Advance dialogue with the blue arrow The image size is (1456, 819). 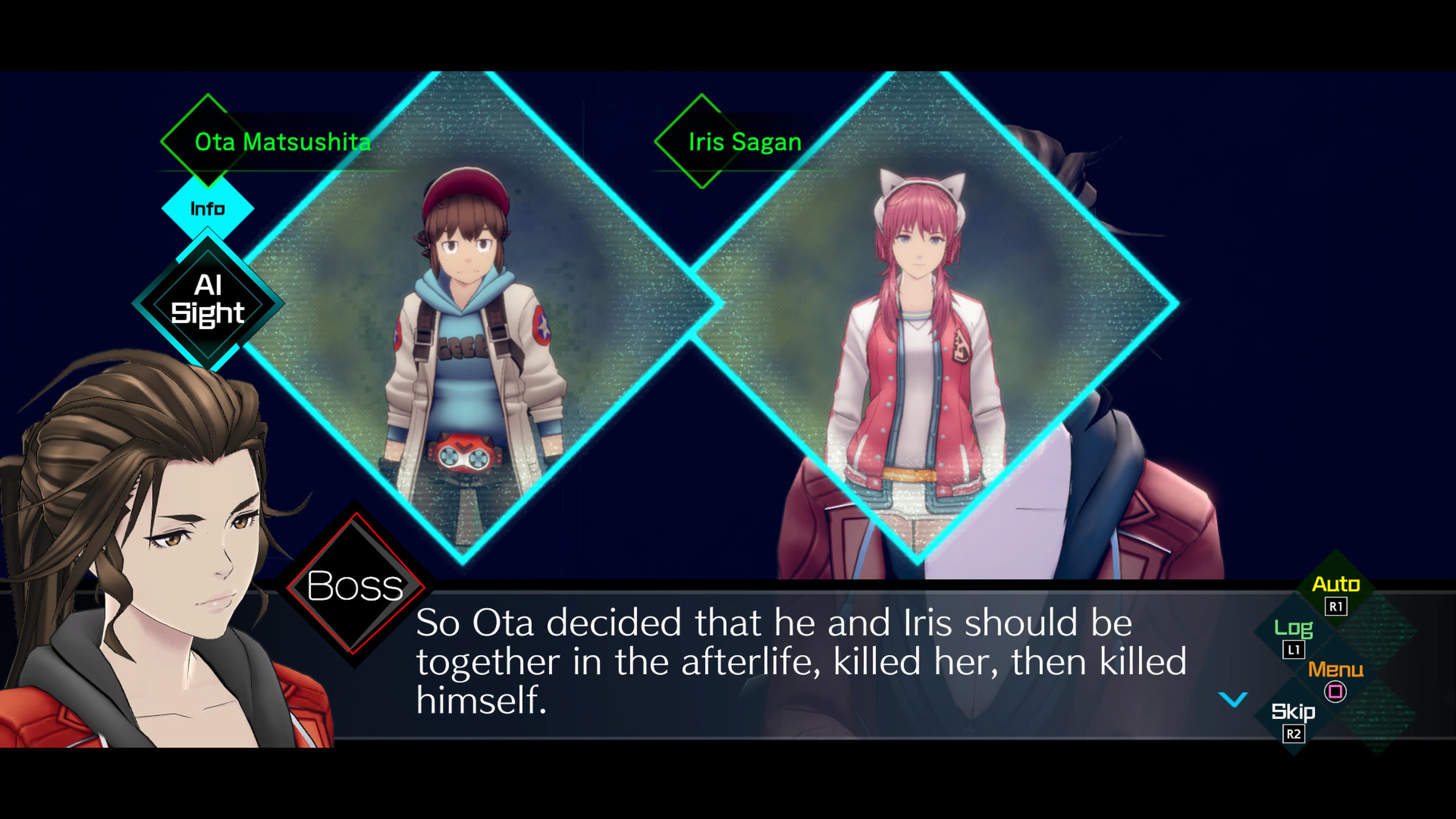1233,699
